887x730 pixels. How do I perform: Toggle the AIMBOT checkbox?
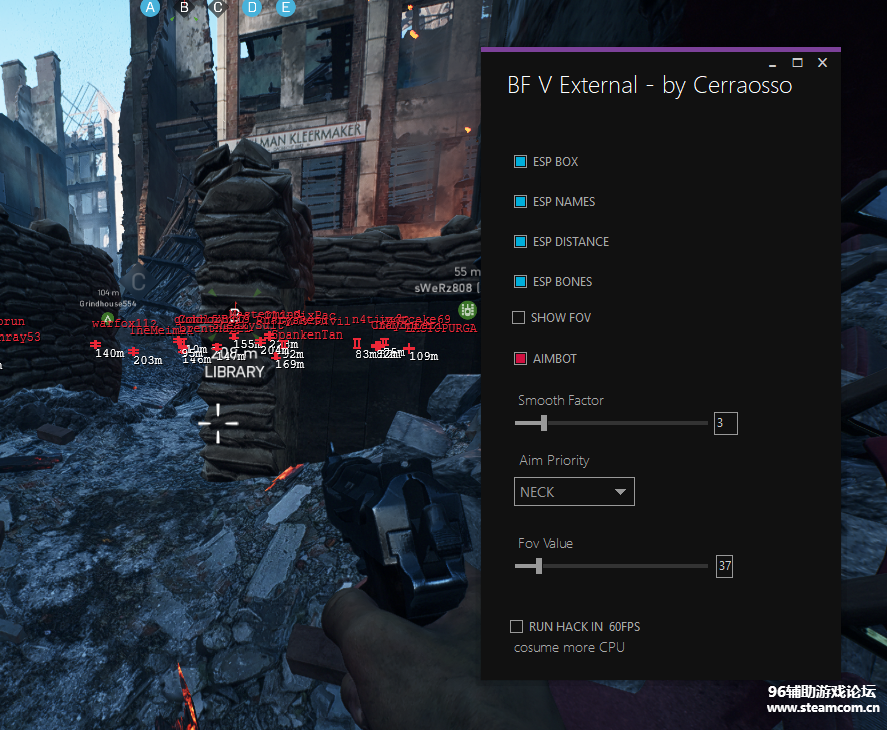520,359
